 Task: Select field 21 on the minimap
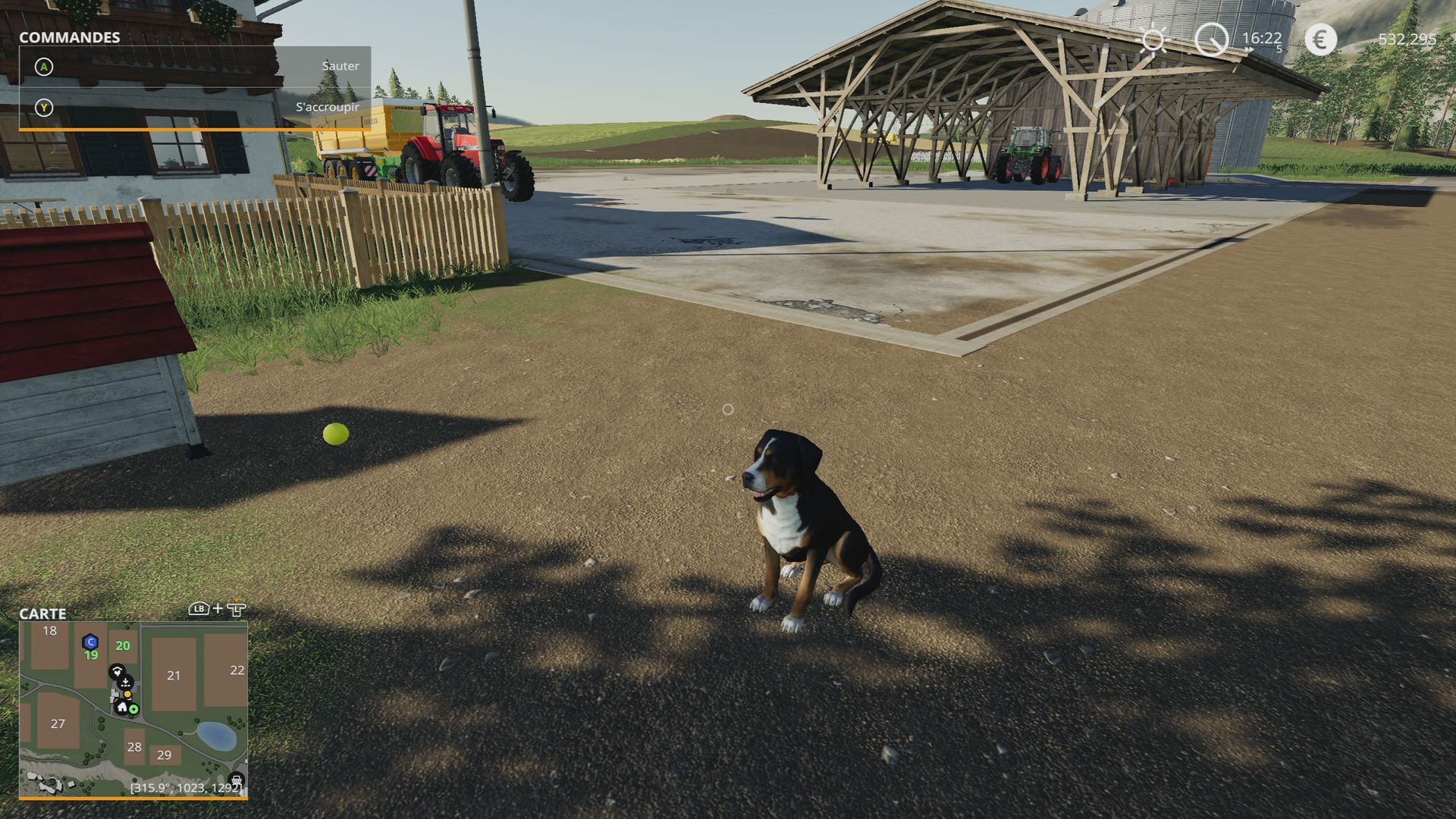pyautogui.click(x=174, y=675)
